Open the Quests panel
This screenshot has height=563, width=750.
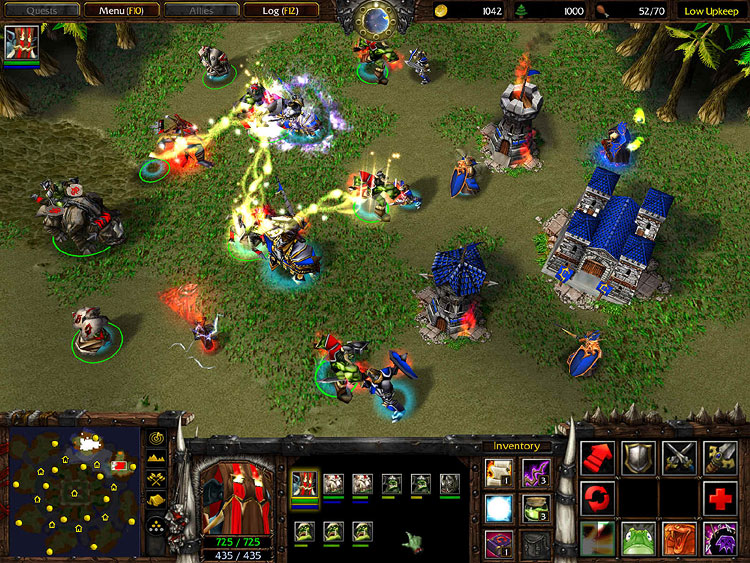pos(40,10)
